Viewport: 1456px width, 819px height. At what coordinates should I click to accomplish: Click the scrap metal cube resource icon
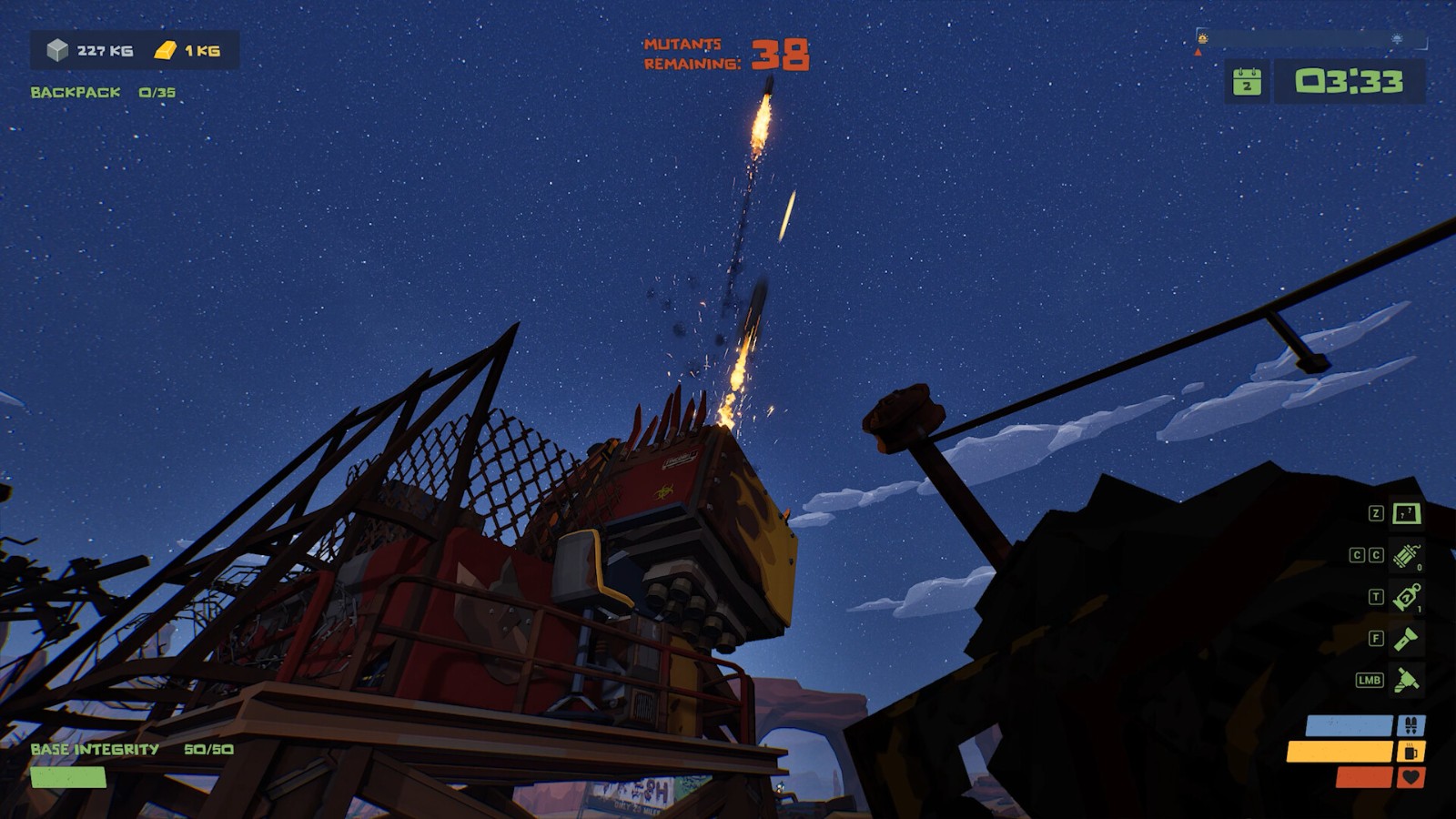tap(58, 50)
